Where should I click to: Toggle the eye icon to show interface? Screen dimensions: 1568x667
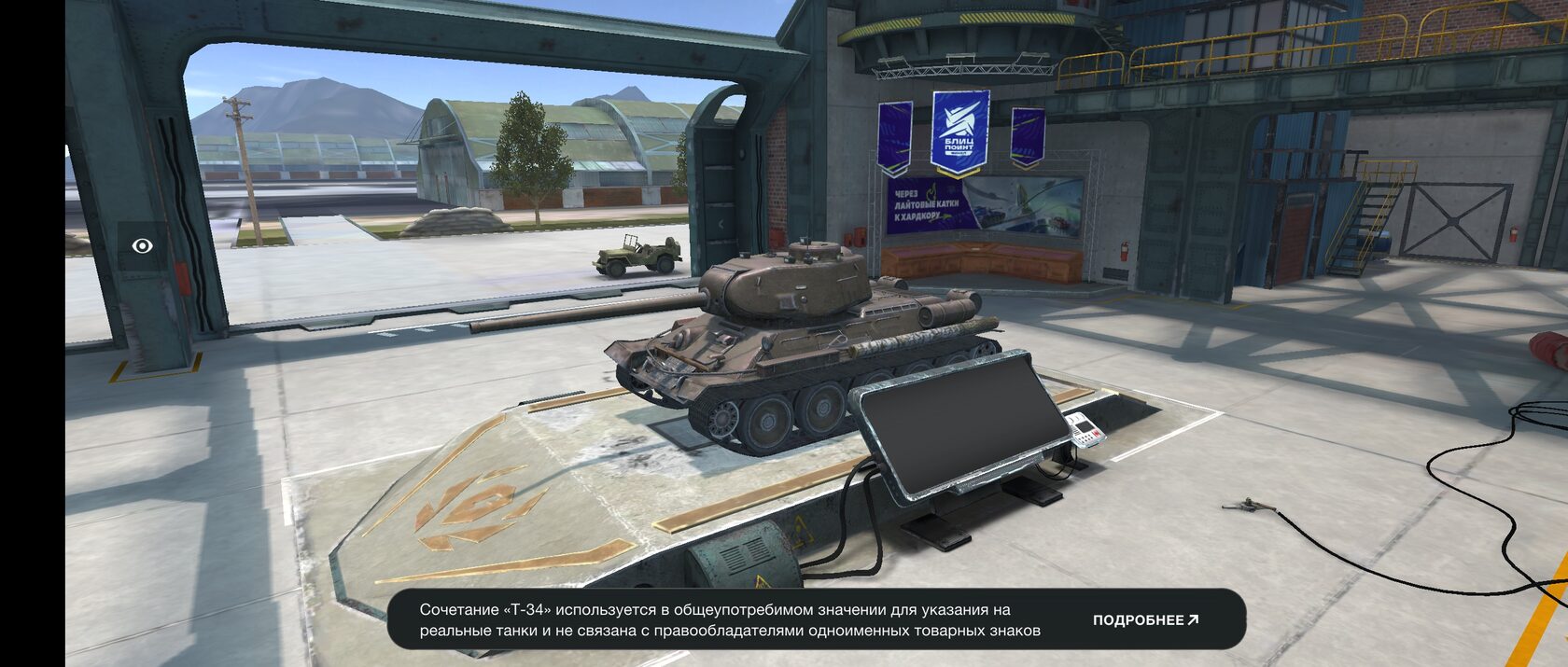point(143,245)
